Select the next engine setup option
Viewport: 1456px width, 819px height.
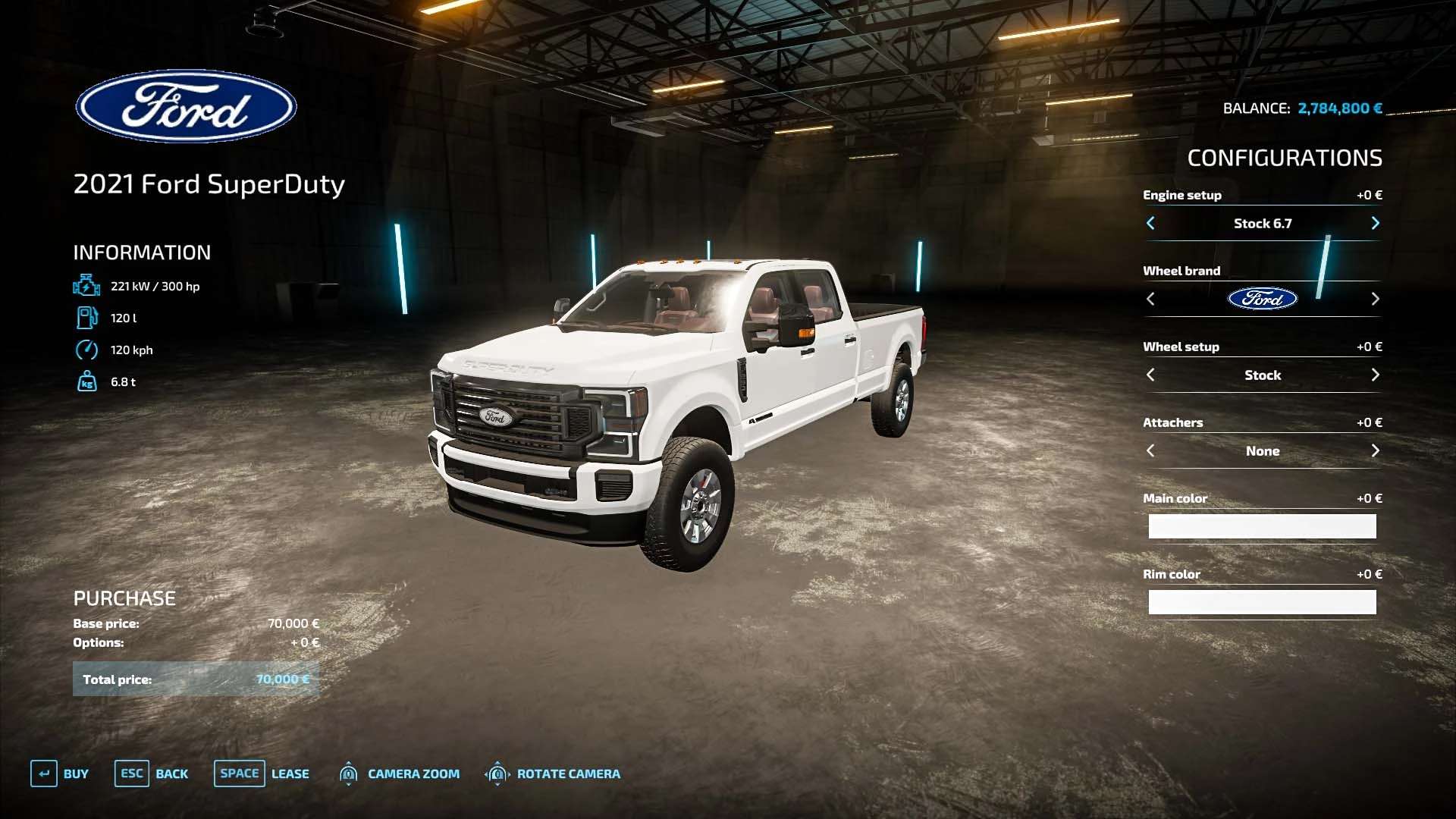click(1375, 223)
